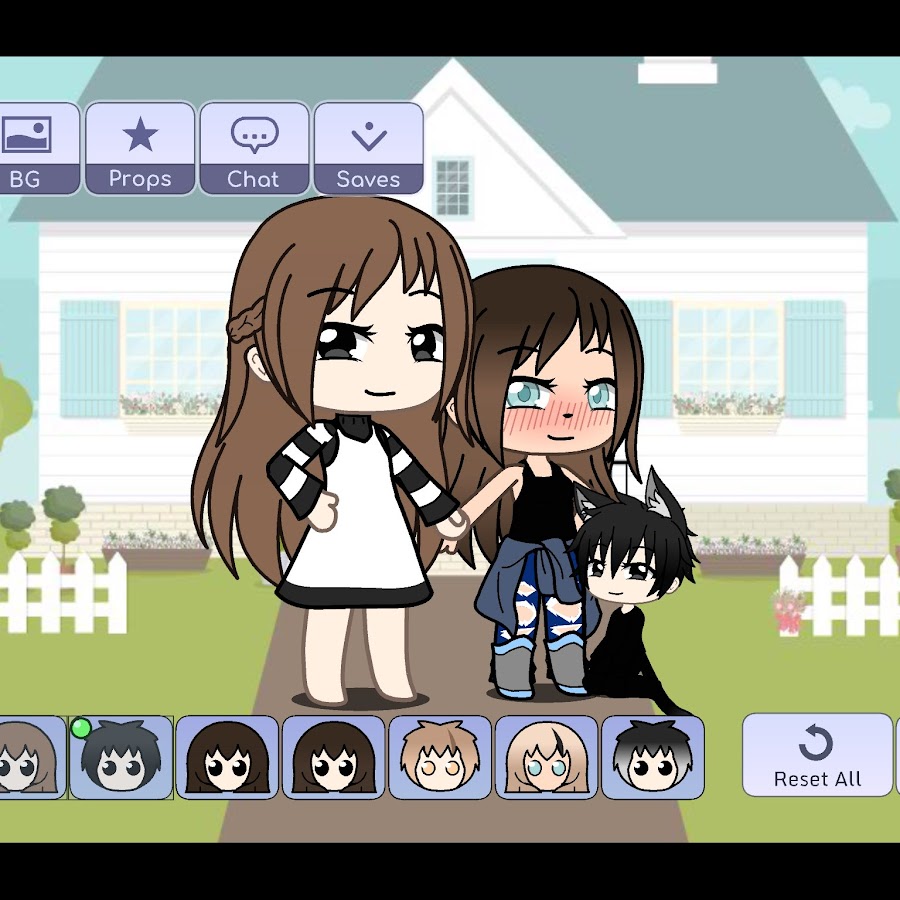Open the Chat bubble editor
Screen dimensions: 900x900
tap(254, 148)
